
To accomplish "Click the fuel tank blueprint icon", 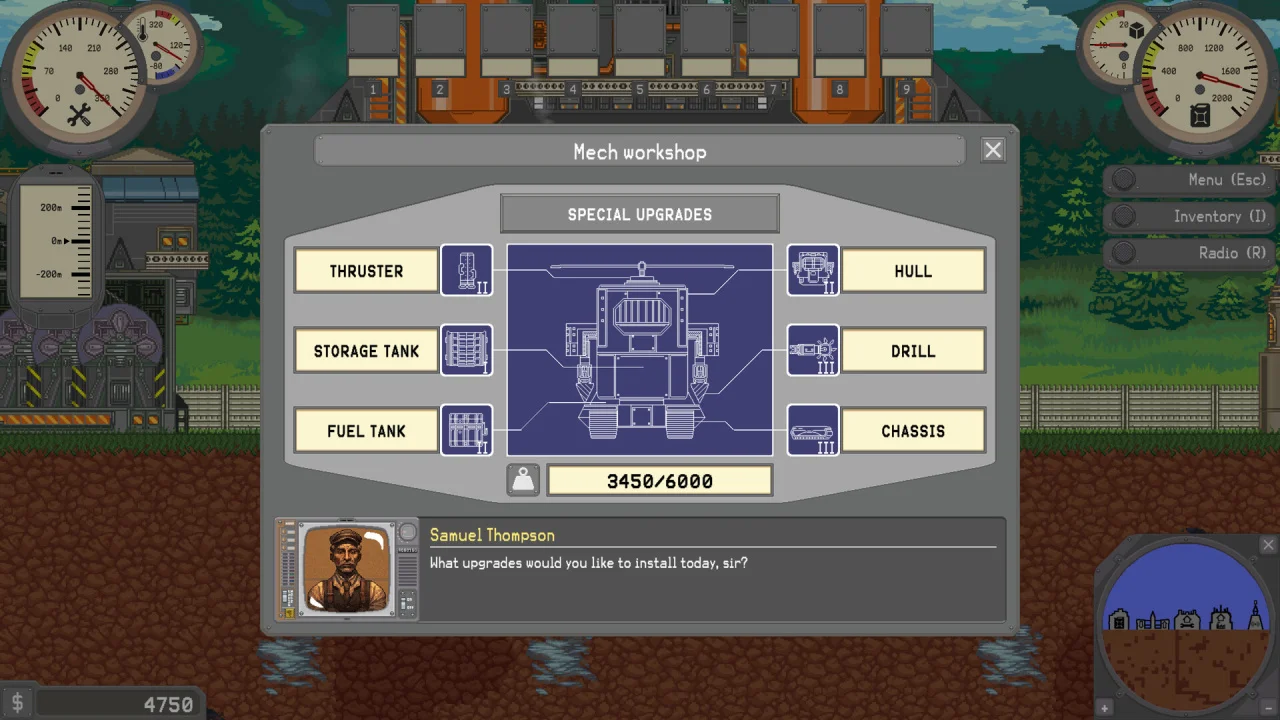I will (x=467, y=430).
